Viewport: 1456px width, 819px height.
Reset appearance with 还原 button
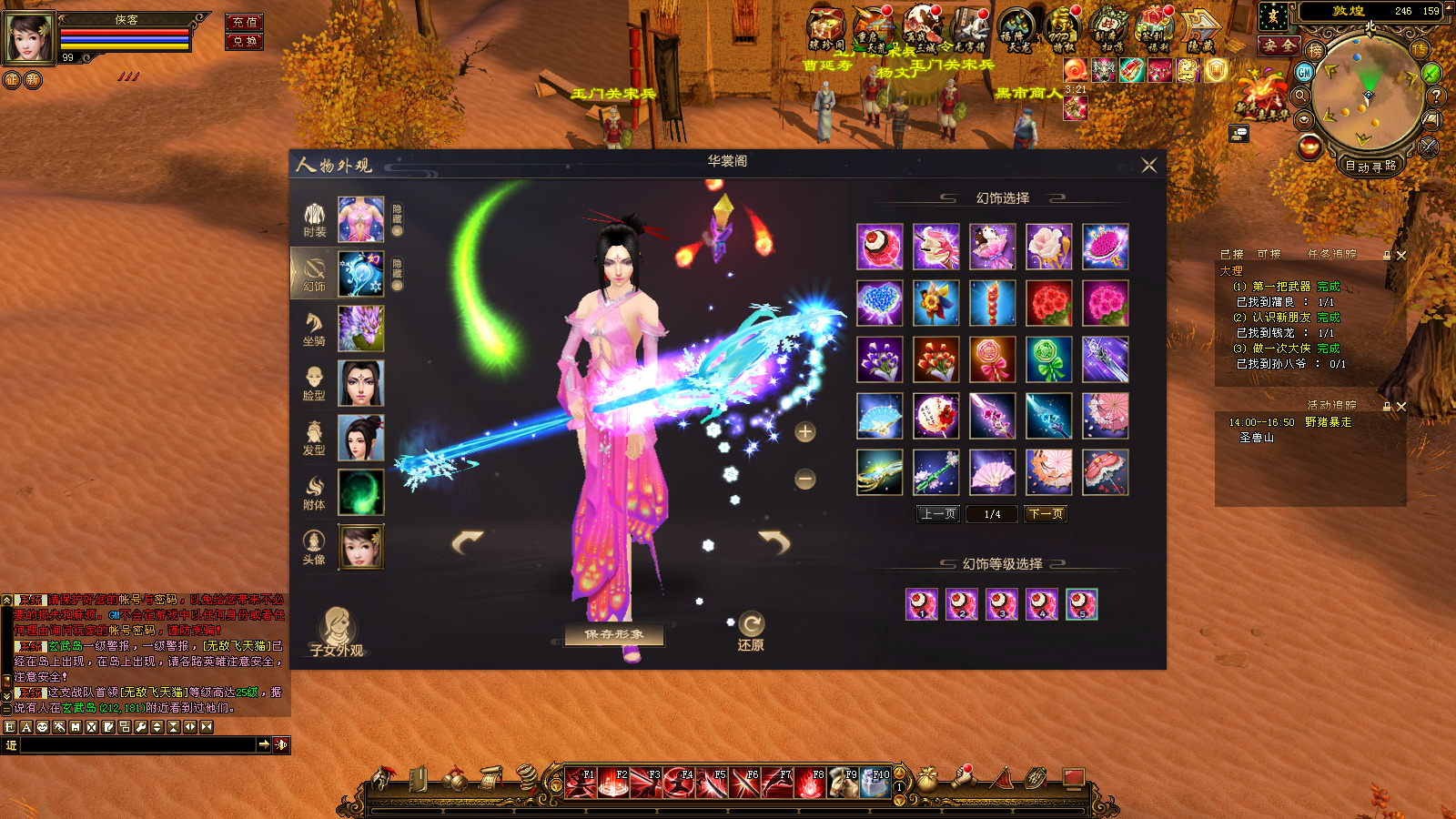[751, 631]
